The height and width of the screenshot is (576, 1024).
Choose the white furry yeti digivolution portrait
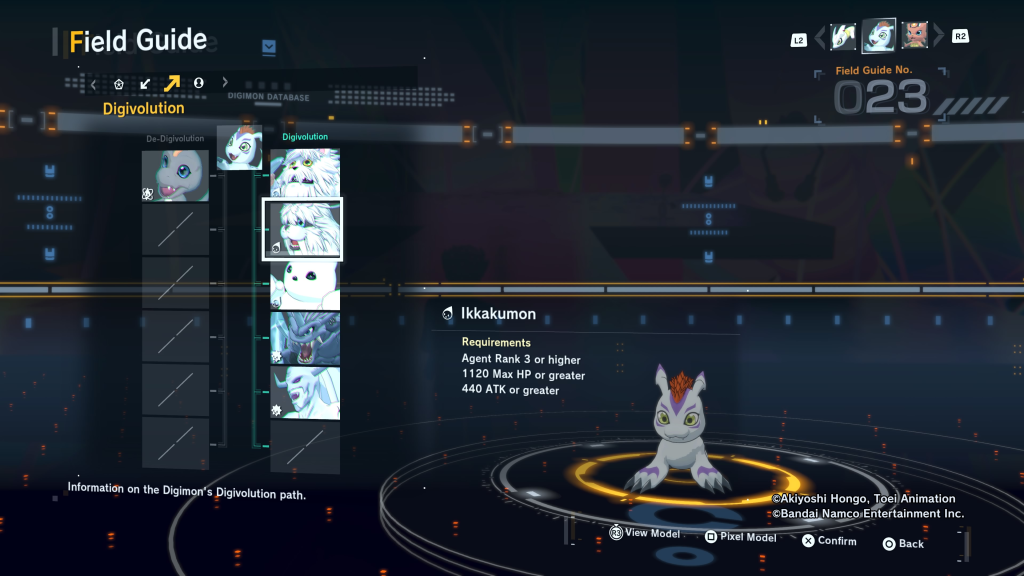(x=305, y=173)
